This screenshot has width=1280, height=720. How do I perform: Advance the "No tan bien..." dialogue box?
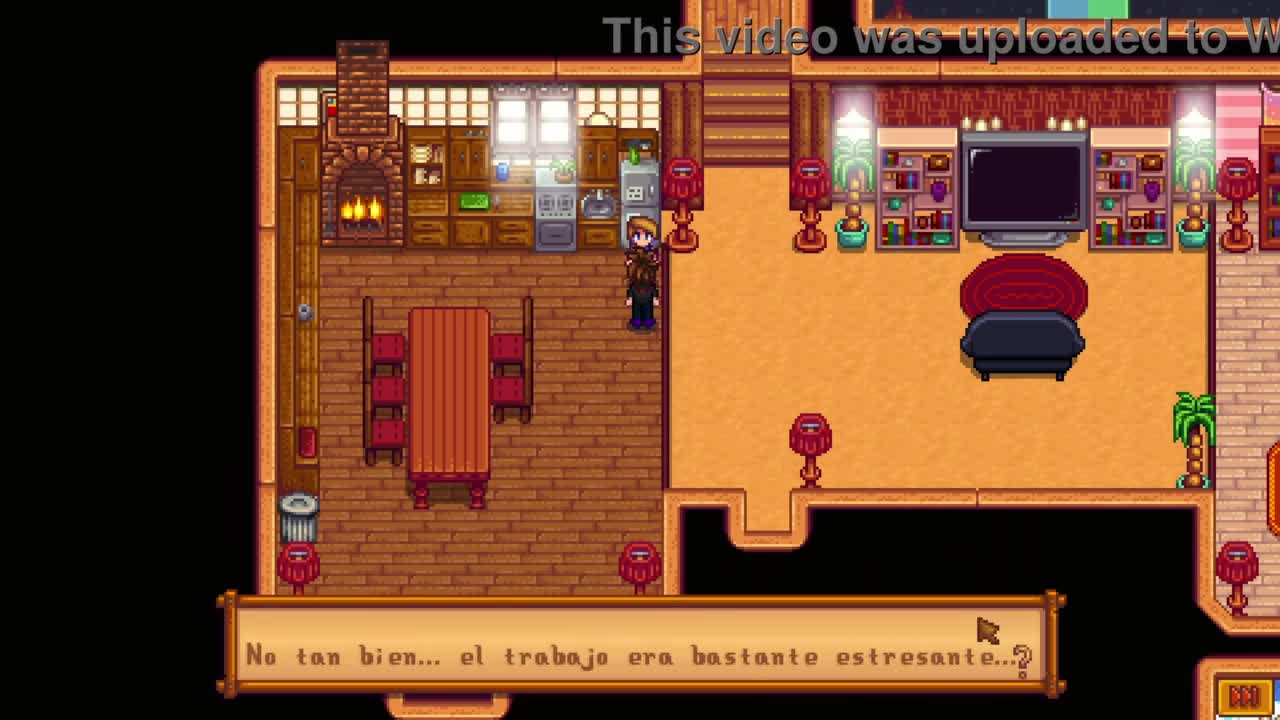(638, 647)
